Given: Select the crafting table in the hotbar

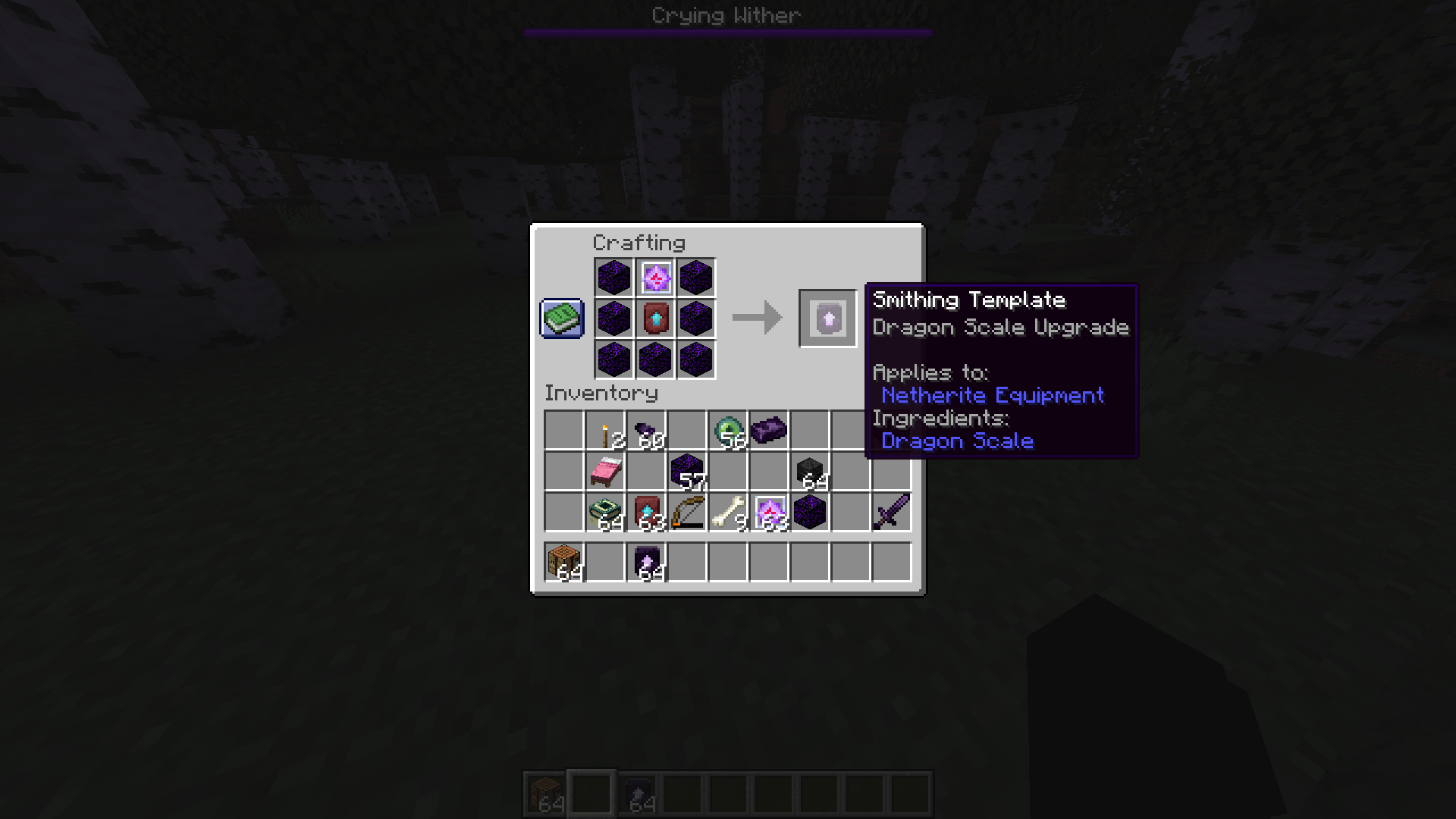Looking at the screenshot, I should tap(563, 563).
